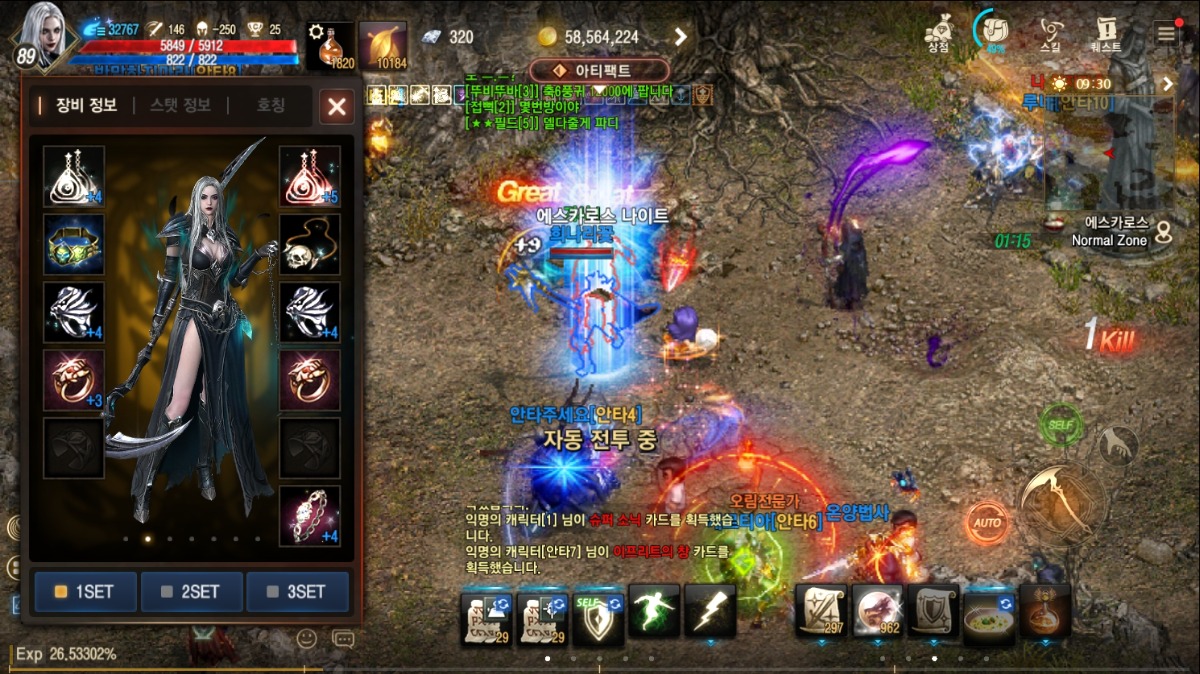Select the skull necklace equipment slot
The height and width of the screenshot is (674, 1200).
309,244
